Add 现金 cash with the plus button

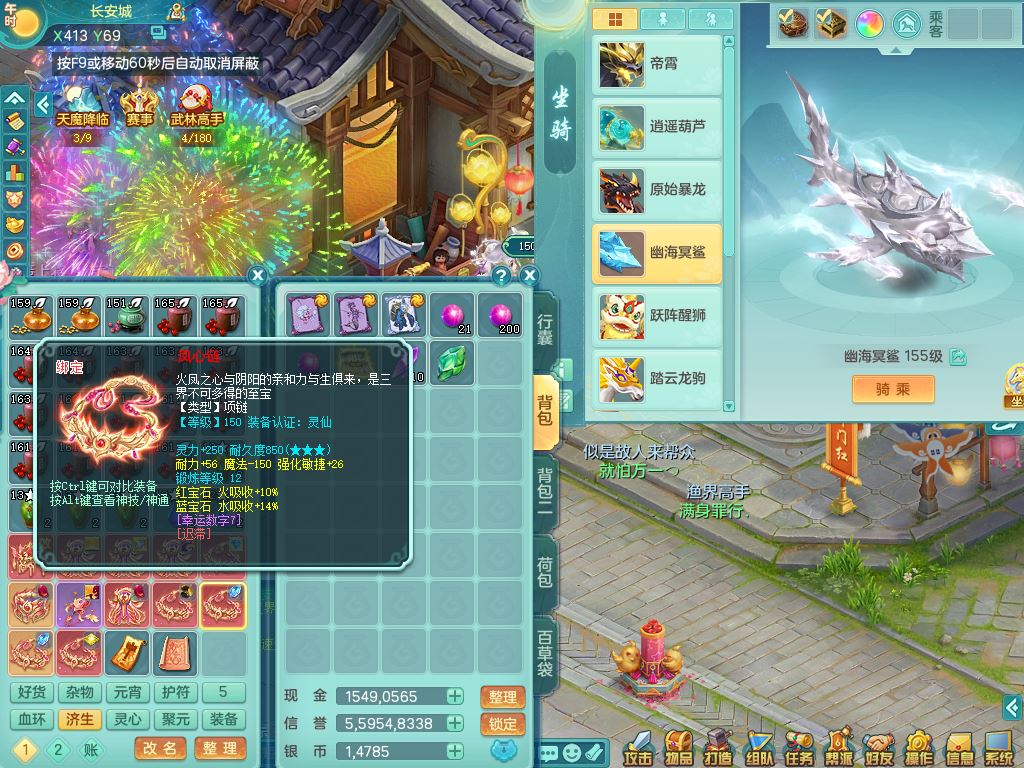(455, 697)
